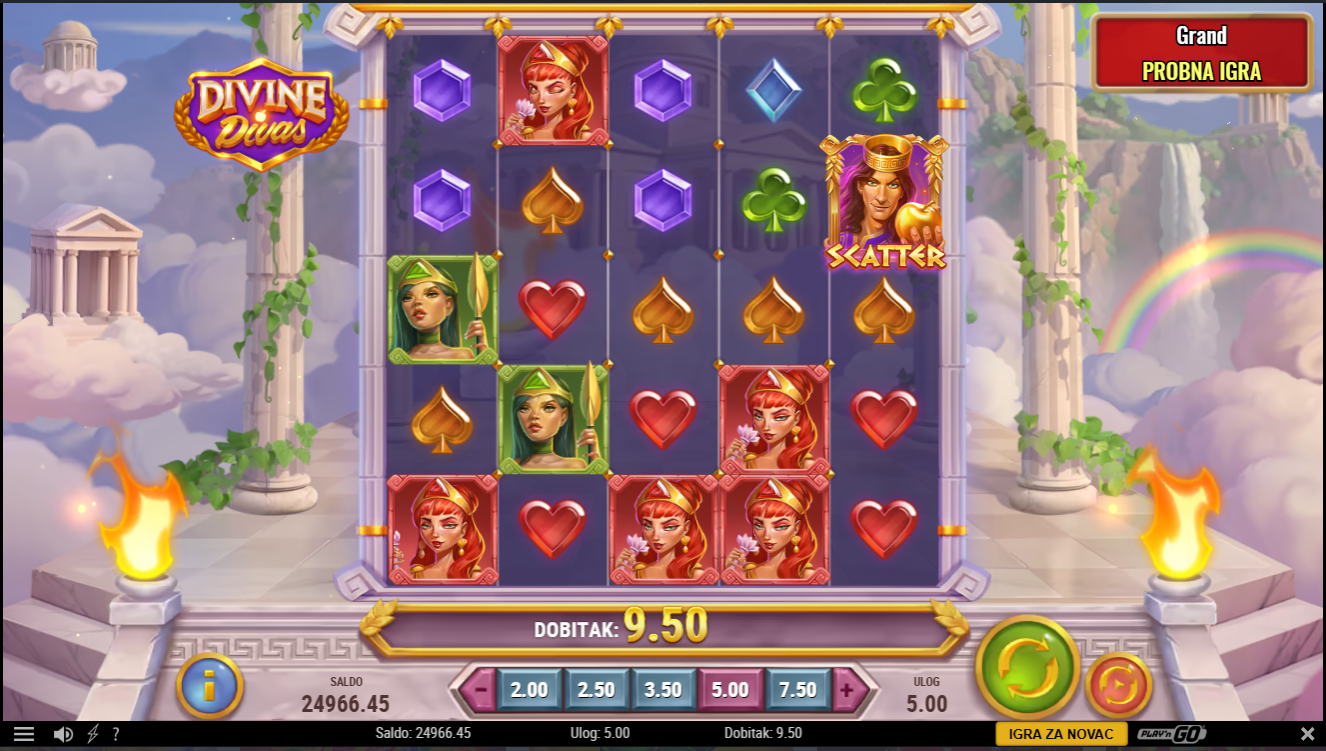Screen dimensions: 1326x751
Task: Toggle the sound speaker icon
Action: point(63,734)
